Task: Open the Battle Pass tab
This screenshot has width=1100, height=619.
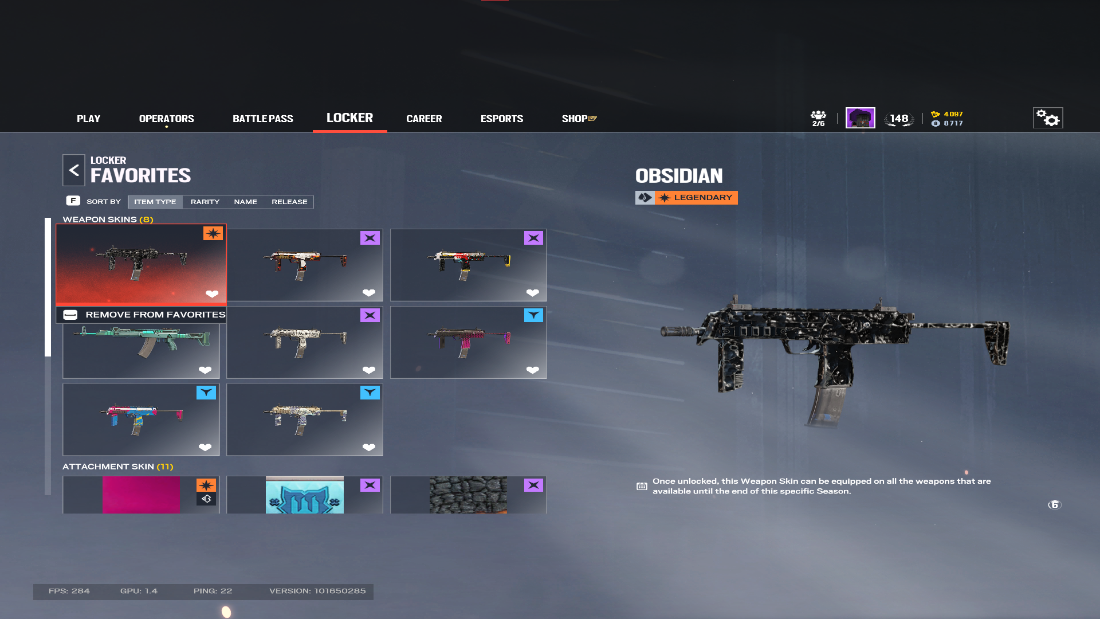Action: coord(263,119)
